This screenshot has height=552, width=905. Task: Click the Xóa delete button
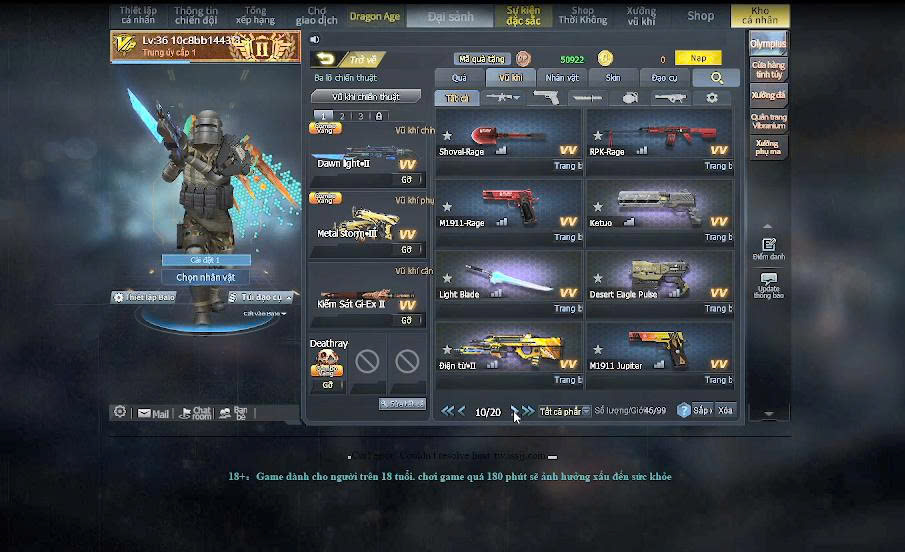726,411
